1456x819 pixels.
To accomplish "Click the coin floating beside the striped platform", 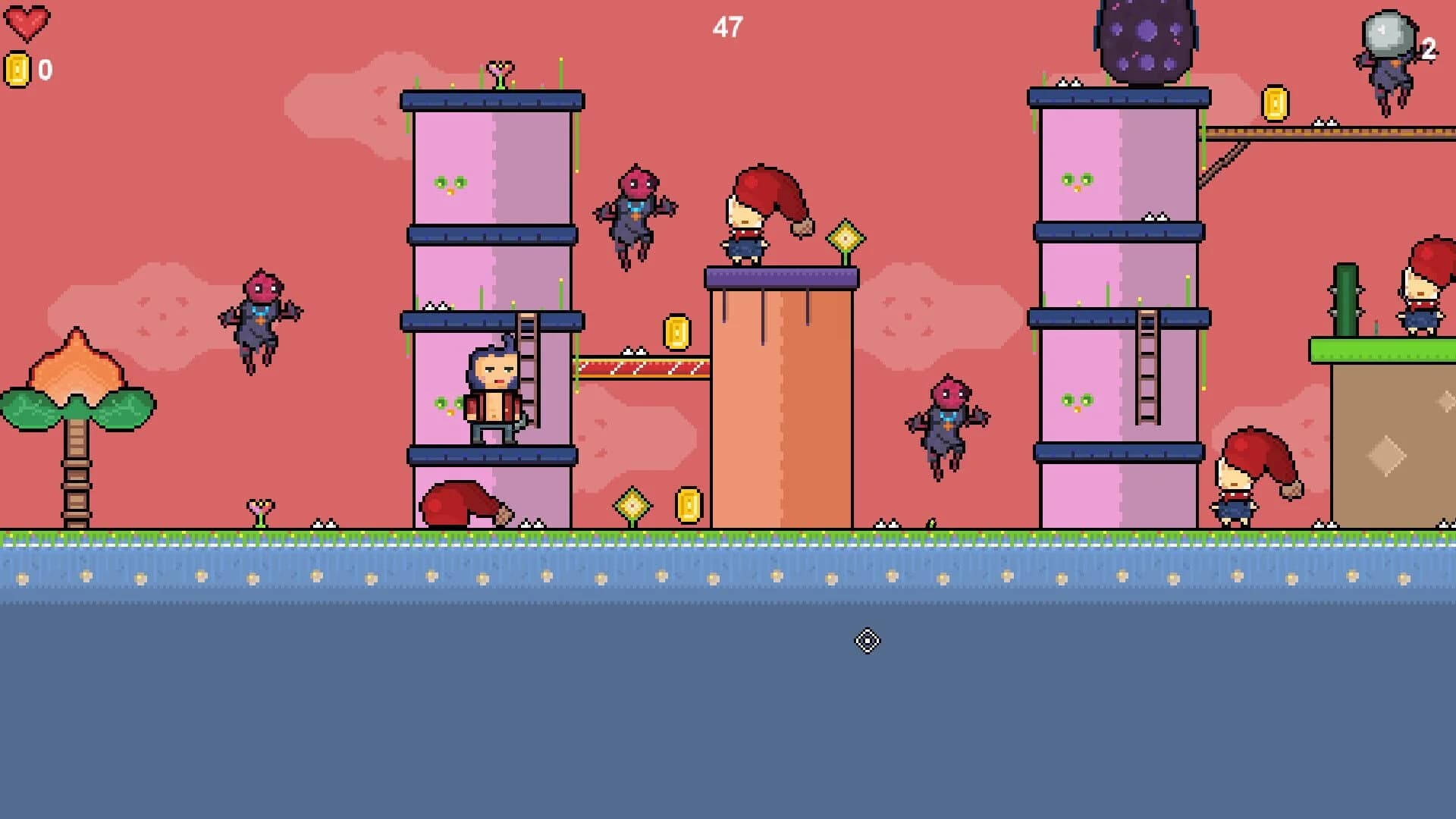I will tap(673, 332).
